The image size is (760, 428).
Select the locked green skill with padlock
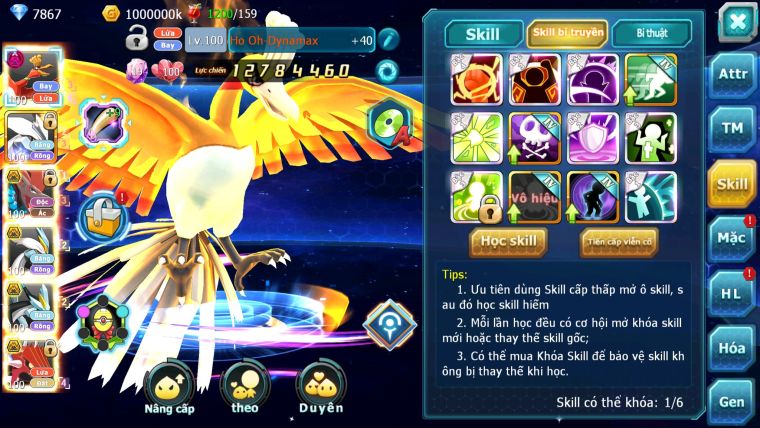pyautogui.click(x=476, y=196)
